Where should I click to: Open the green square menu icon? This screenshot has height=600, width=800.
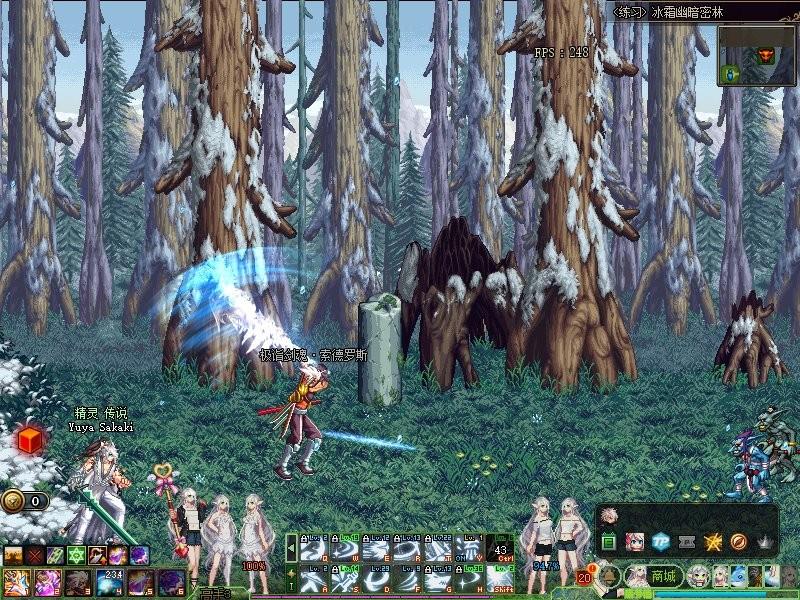coord(608,542)
